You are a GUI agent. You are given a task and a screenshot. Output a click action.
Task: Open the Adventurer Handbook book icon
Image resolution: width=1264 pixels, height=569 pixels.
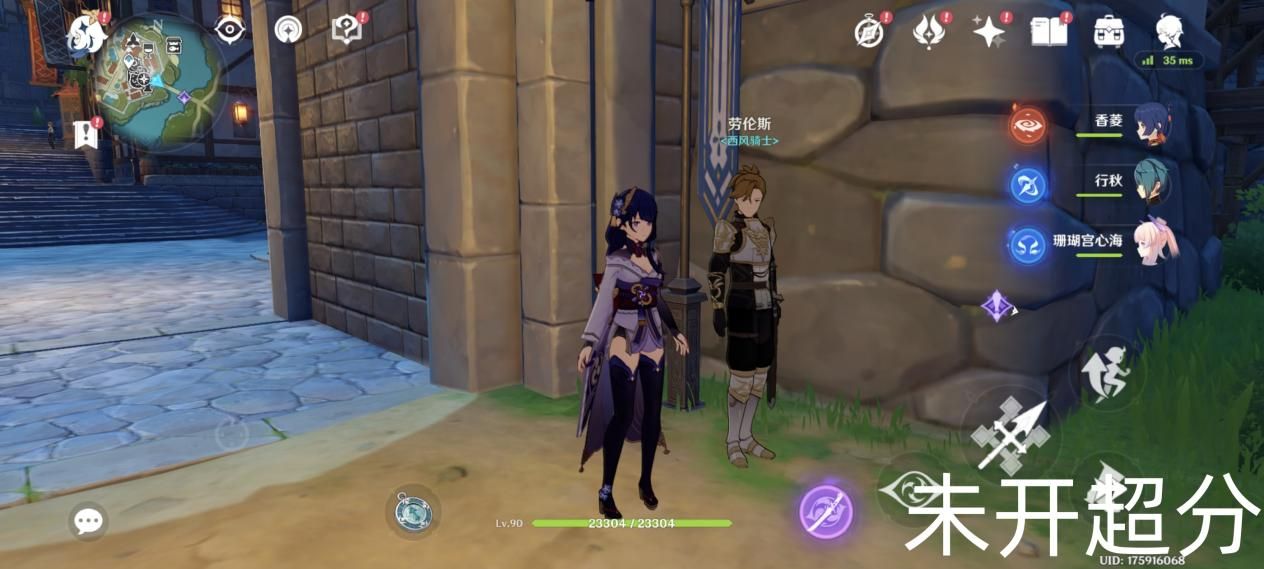click(x=1047, y=32)
